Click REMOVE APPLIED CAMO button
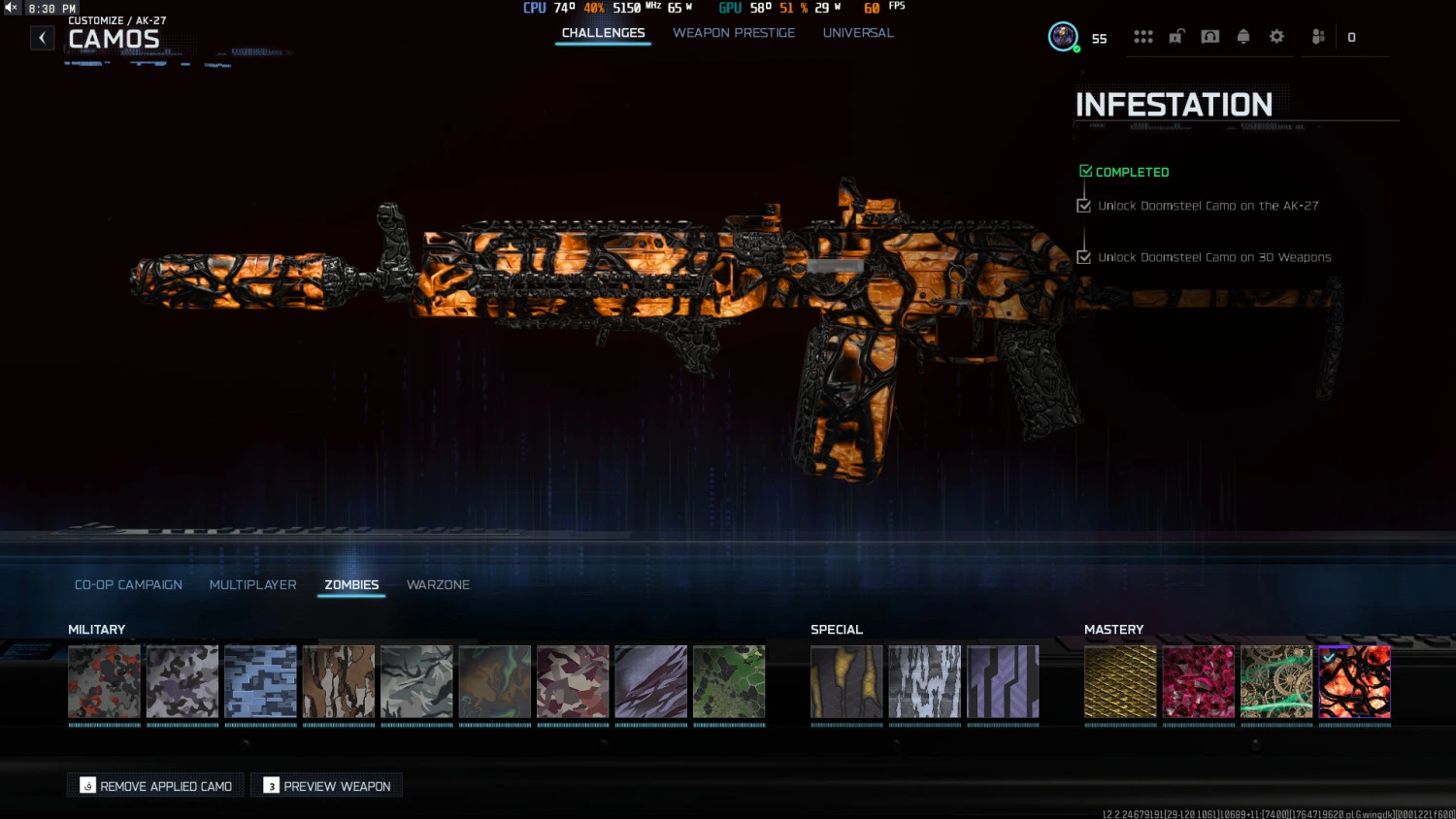Screen dimensions: 1456x819 [x=154, y=785]
